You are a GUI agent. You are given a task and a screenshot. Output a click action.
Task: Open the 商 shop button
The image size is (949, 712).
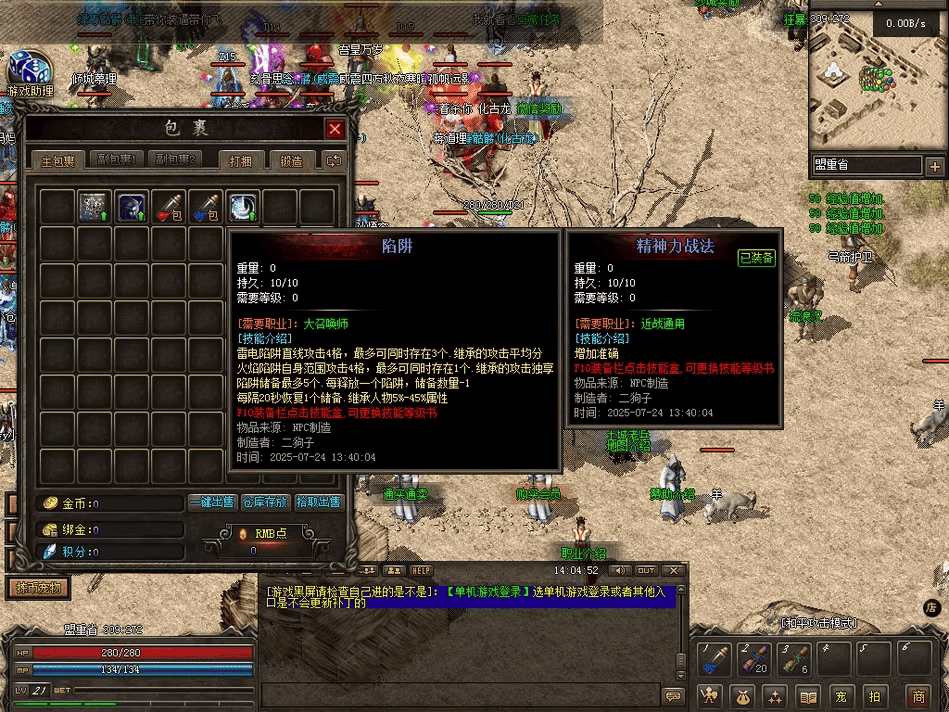pos(918,695)
